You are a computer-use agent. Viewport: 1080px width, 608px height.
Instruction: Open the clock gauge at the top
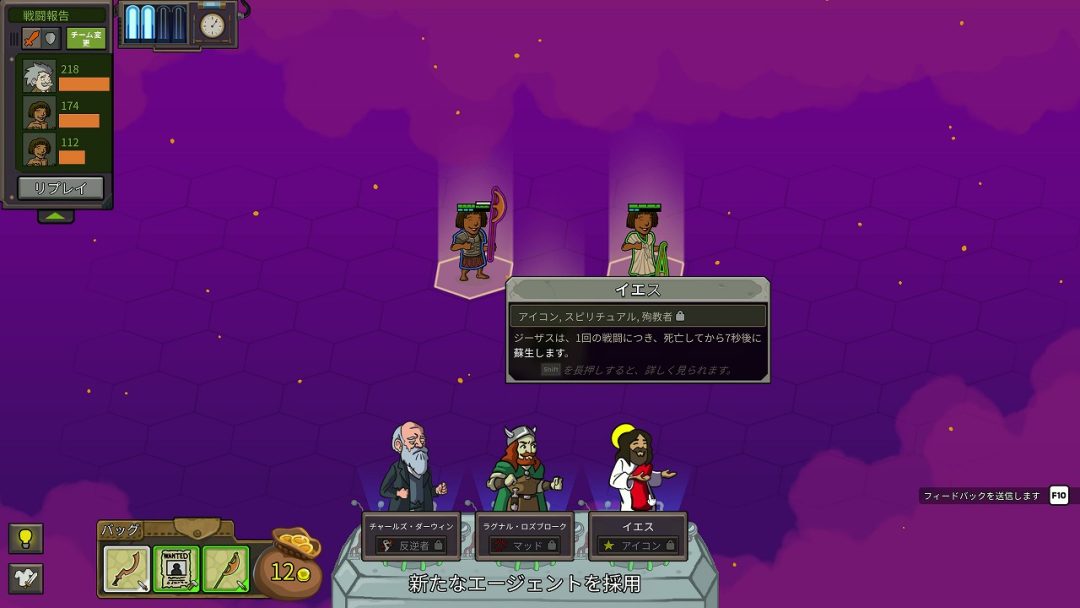212,25
